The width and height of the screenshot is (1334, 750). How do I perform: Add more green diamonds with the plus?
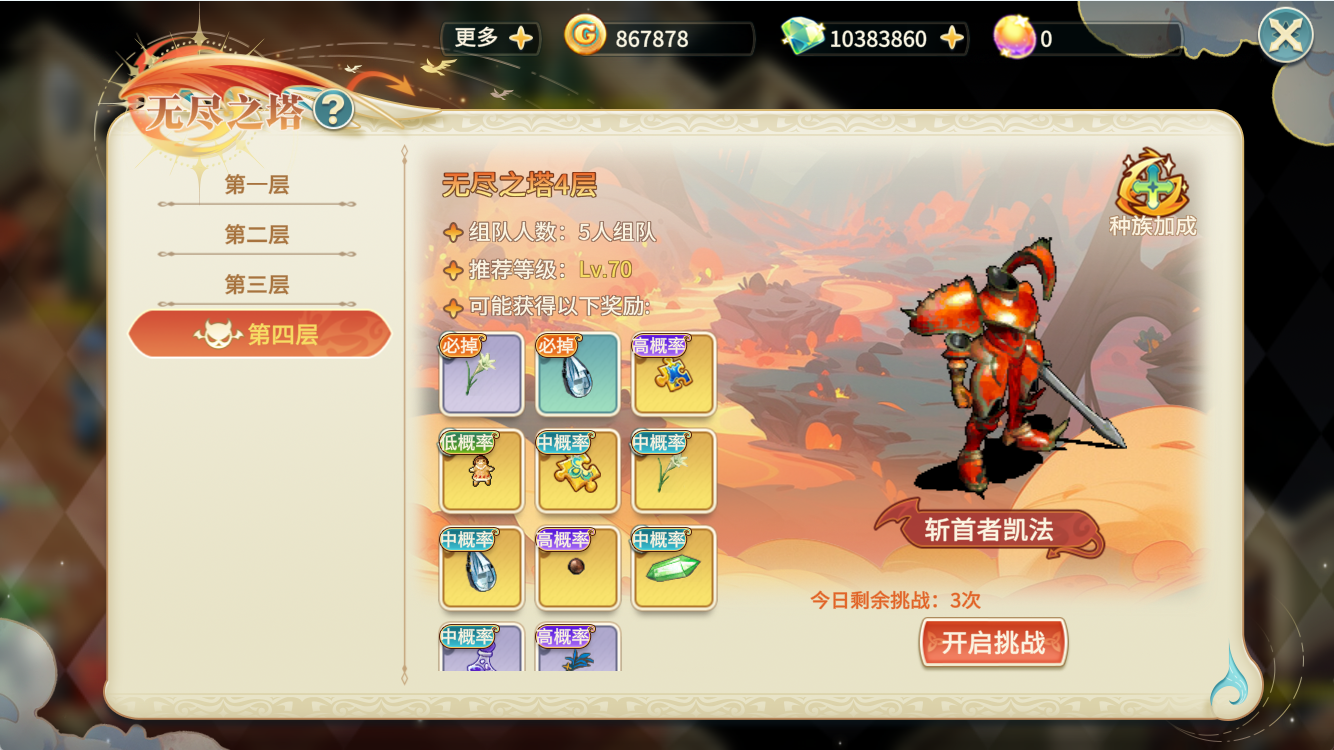(952, 38)
